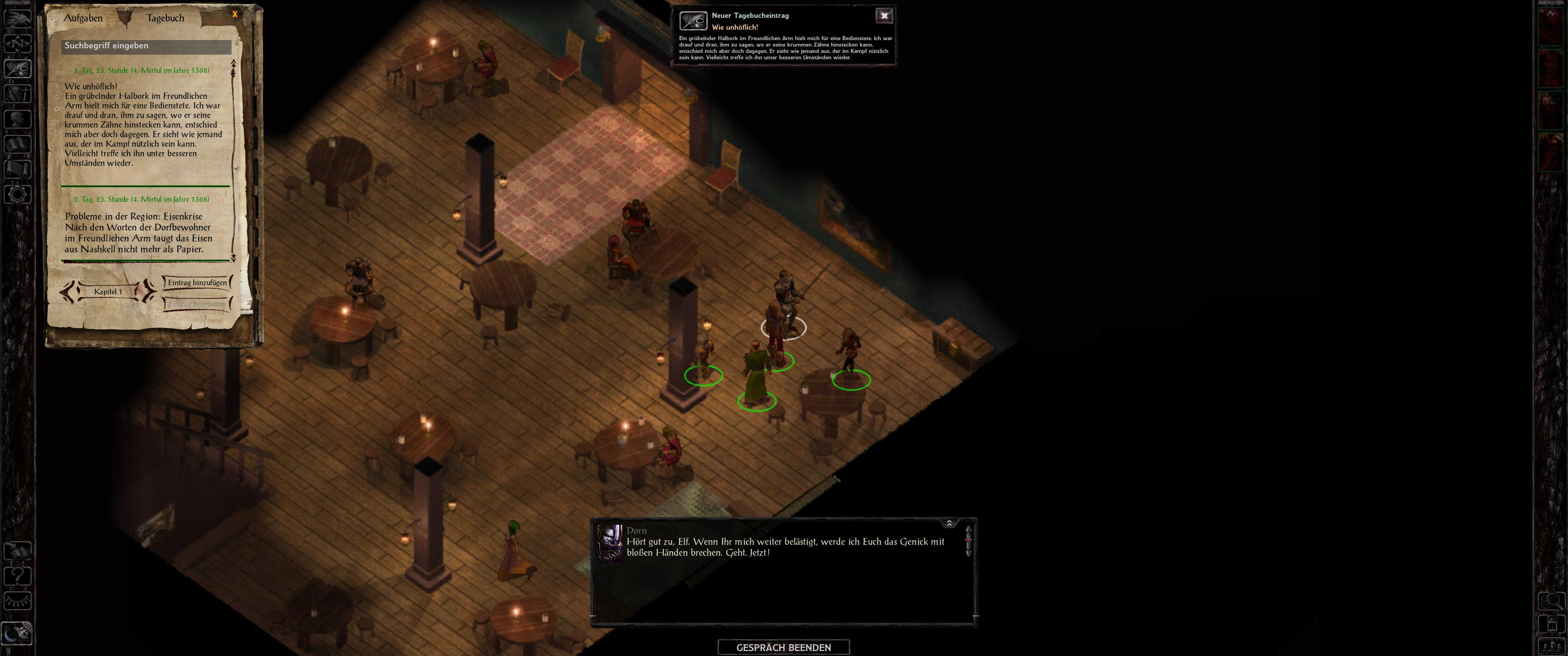Viewport: 1568px width, 656px height.
Task: Switch to the Aufgaben tab
Action: 83,18
